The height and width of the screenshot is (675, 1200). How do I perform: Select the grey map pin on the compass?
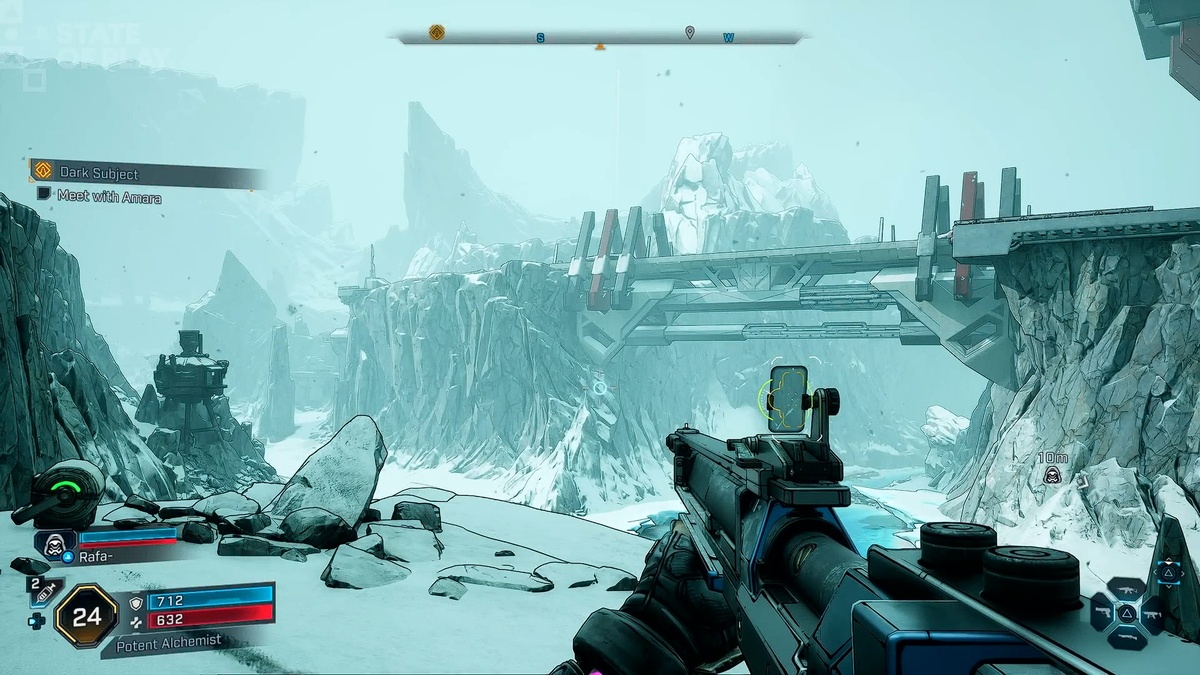point(689,33)
